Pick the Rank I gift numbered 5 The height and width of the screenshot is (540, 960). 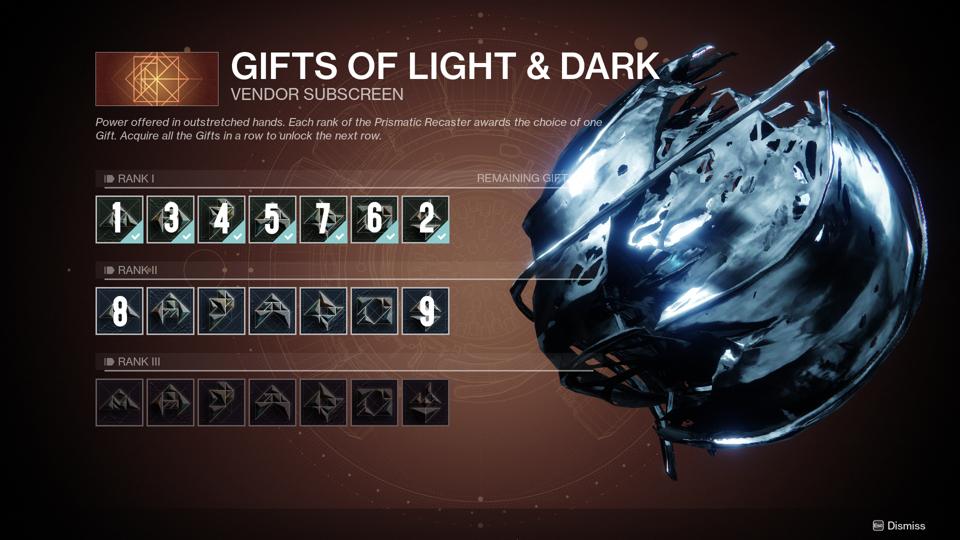click(x=273, y=219)
